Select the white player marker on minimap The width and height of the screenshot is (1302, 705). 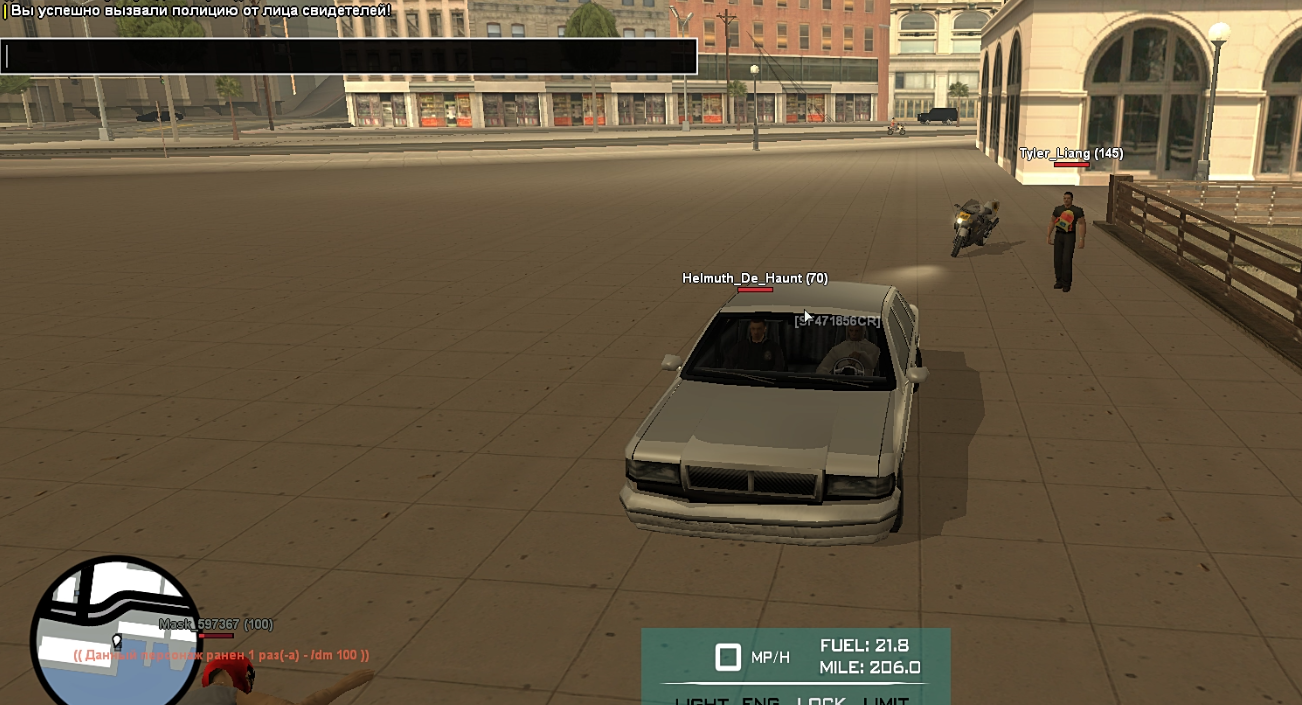coord(117,641)
